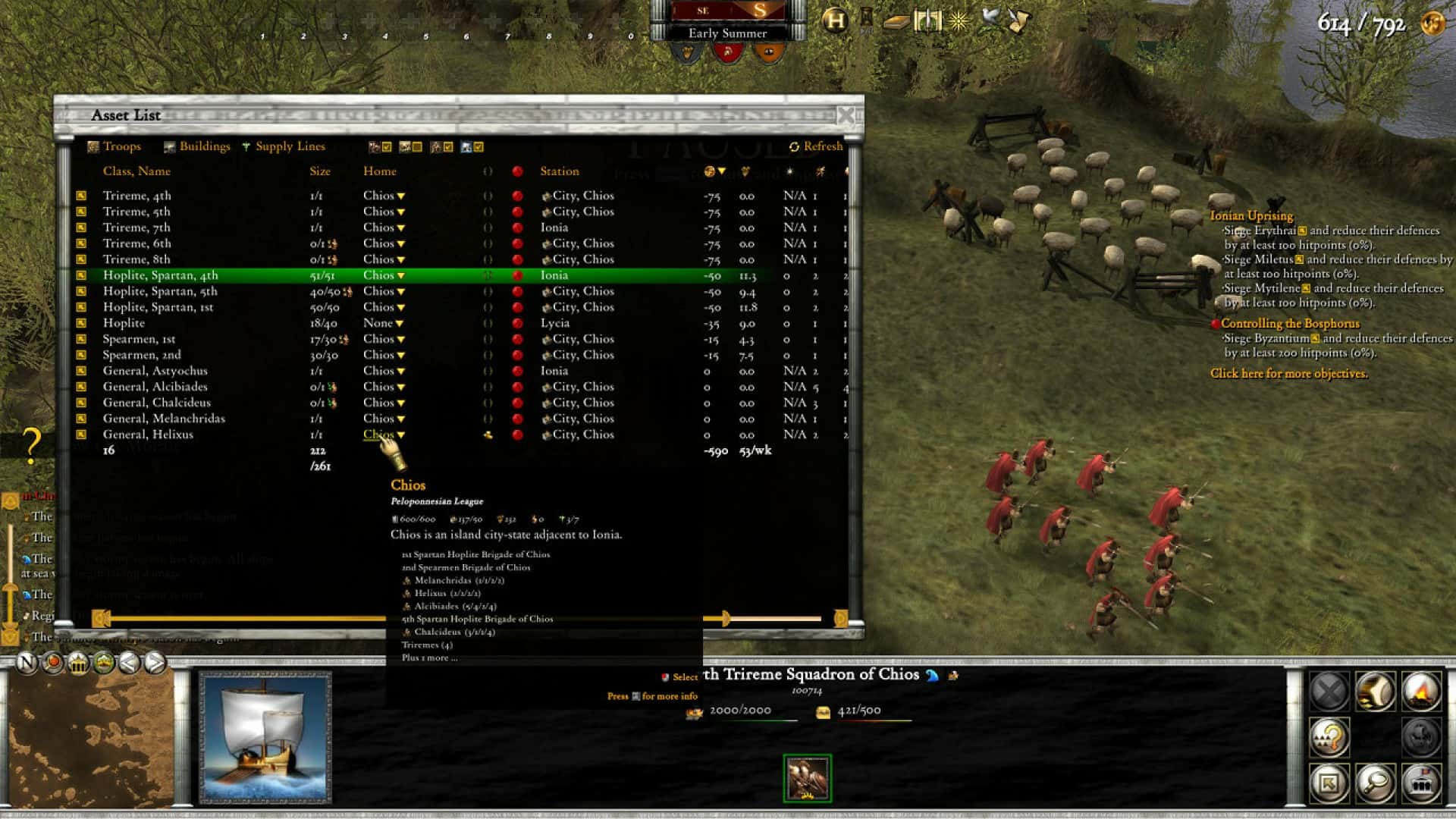The width and height of the screenshot is (1456, 819).
Task: Click the 'Click here for more objectives' link
Action: 1289,374
